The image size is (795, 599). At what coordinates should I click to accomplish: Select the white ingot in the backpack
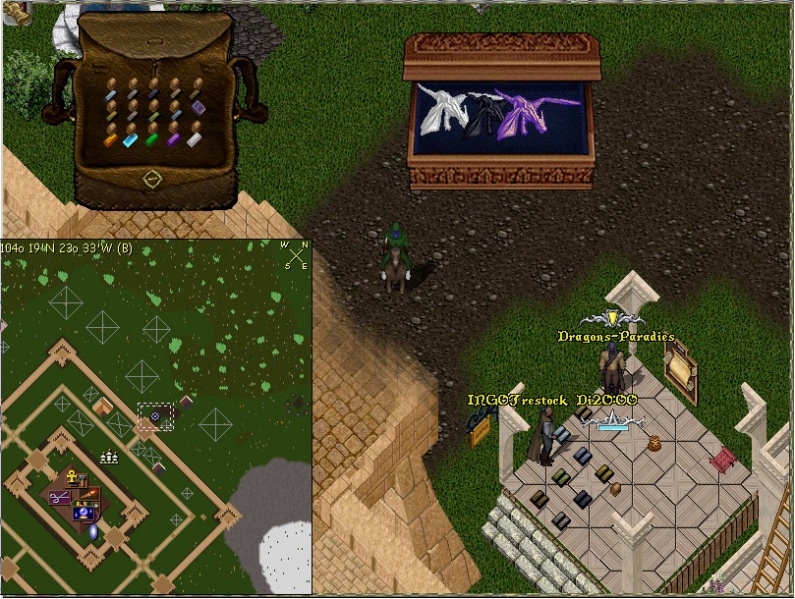pos(194,139)
